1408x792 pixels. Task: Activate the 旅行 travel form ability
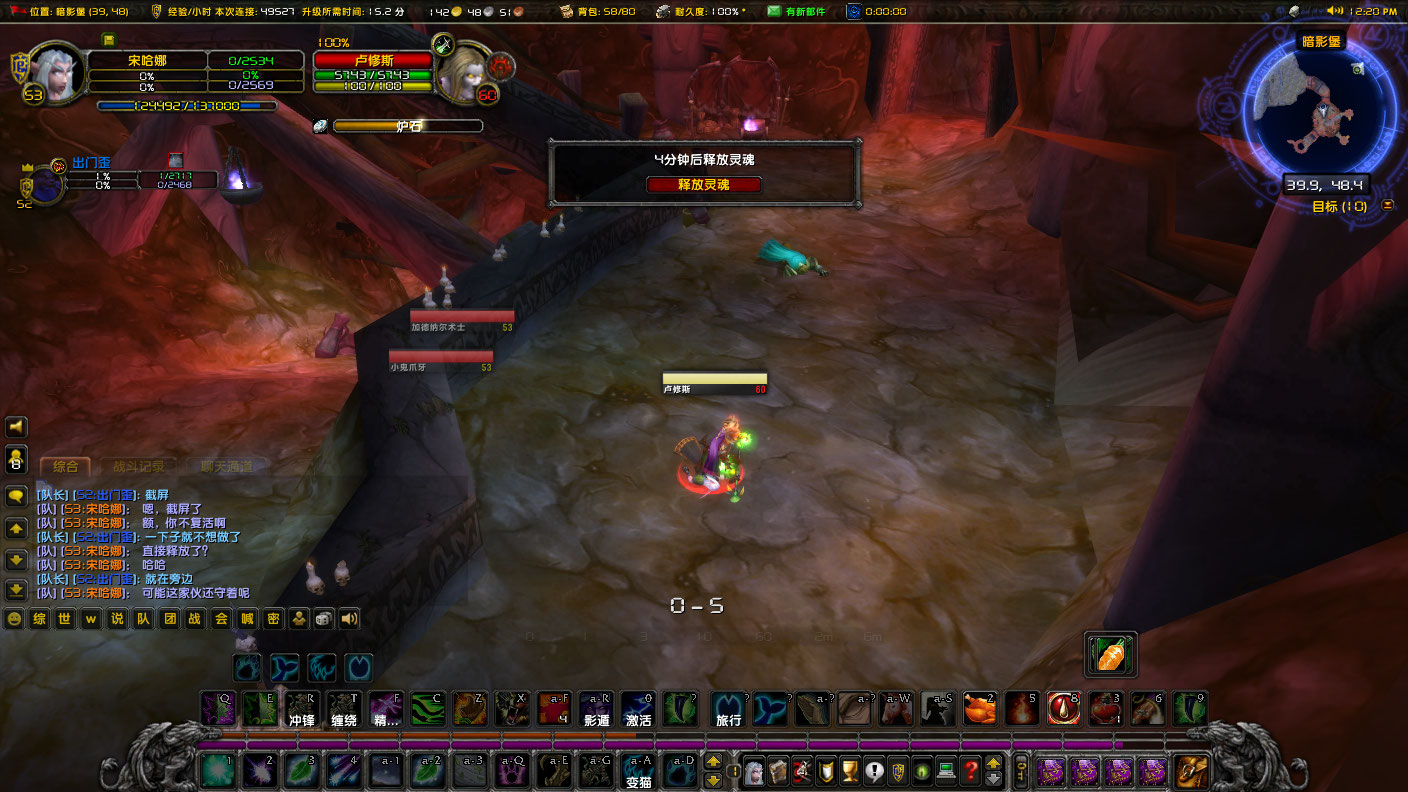coord(729,709)
